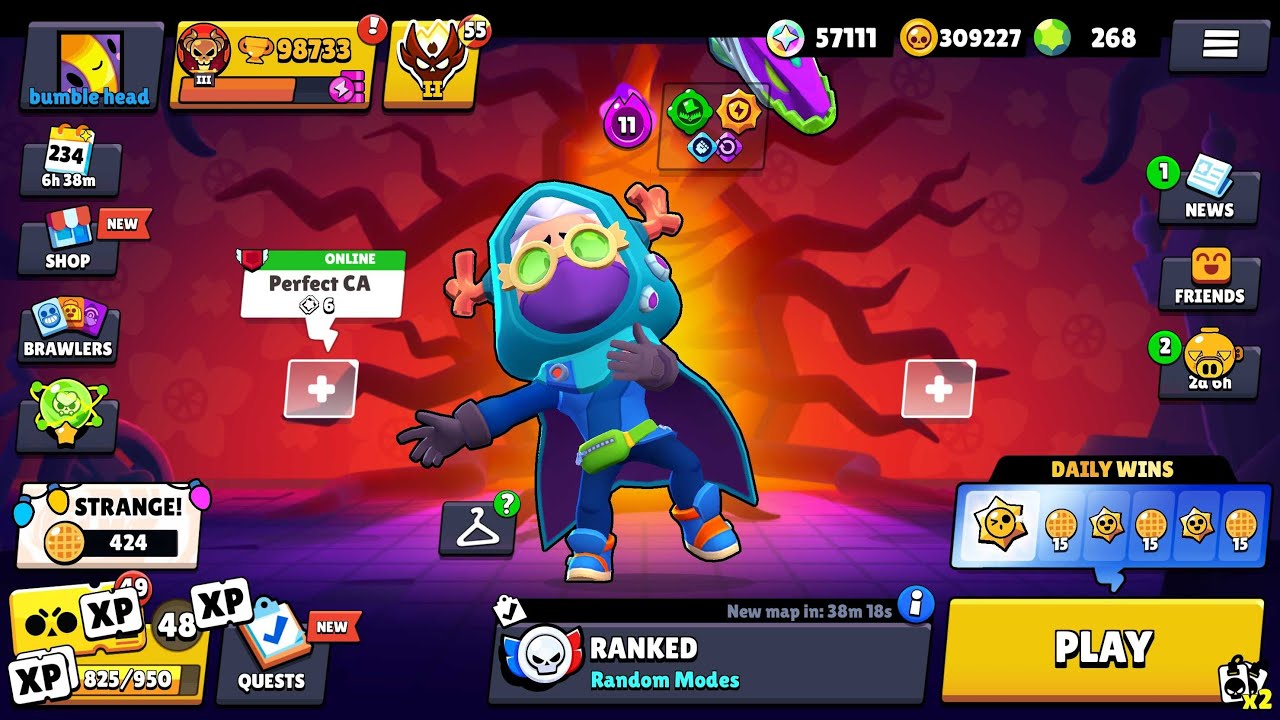
Task: Click the info icon next to map timer
Action: [x=915, y=604]
